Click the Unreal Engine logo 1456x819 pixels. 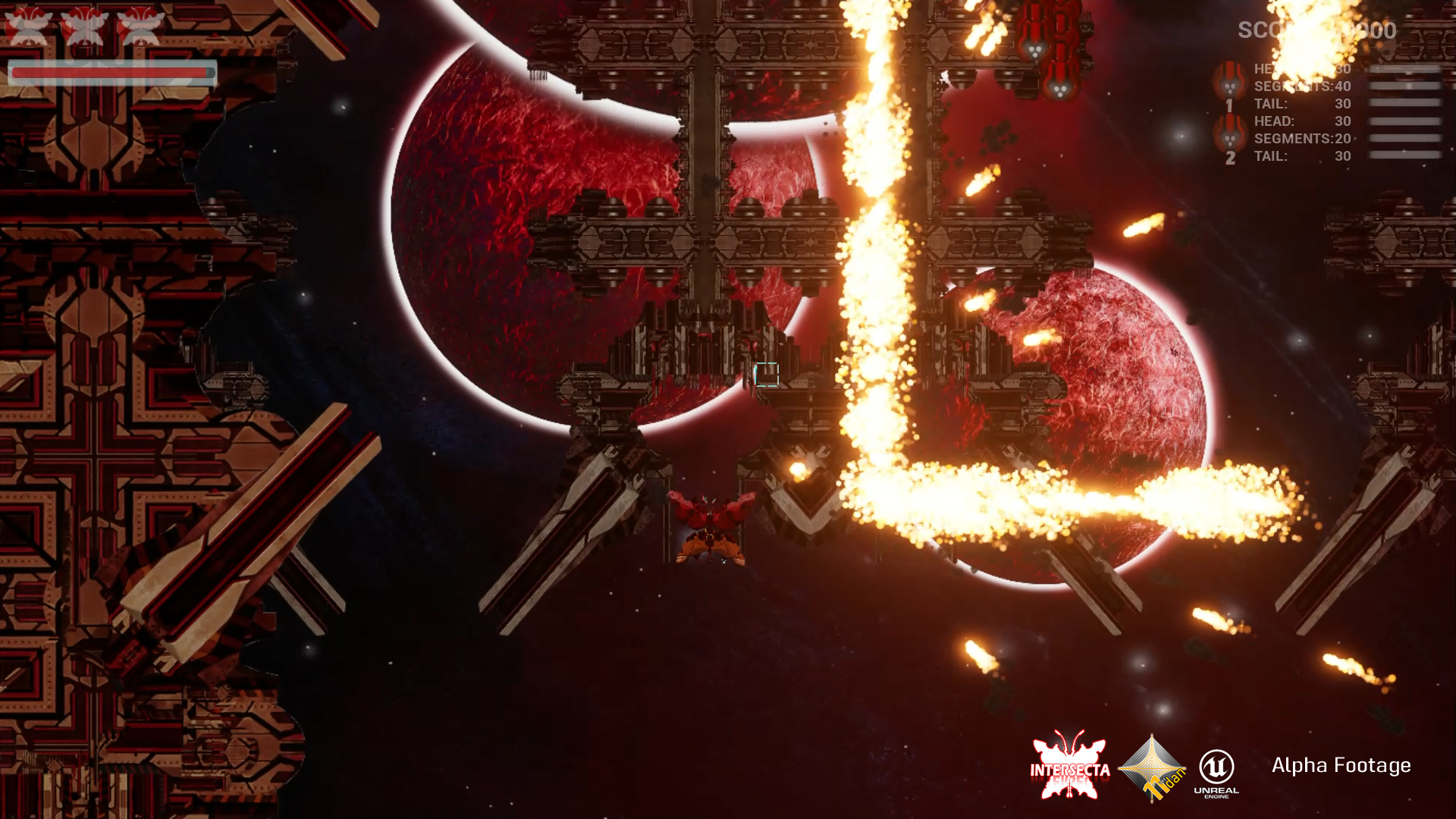(1216, 772)
